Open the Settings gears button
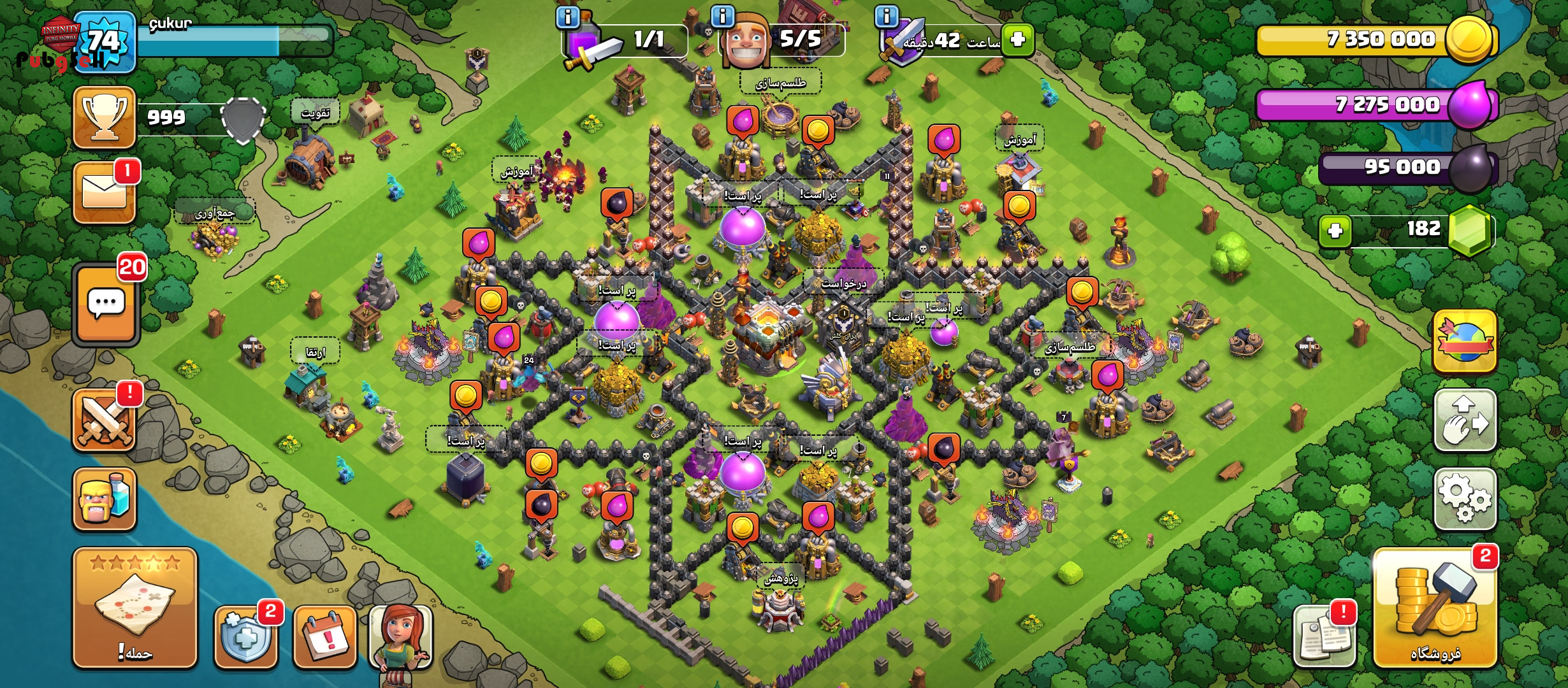Image resolution: width=1568 pixels, height=688 pixels. 1465,499
